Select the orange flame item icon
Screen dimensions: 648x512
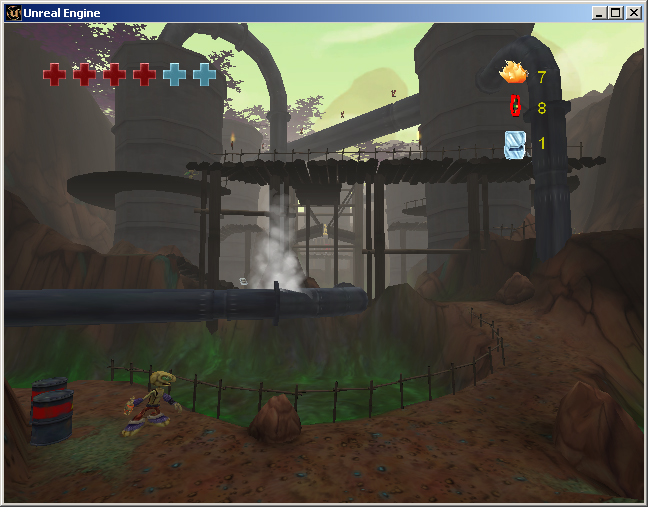click(514, 73)
